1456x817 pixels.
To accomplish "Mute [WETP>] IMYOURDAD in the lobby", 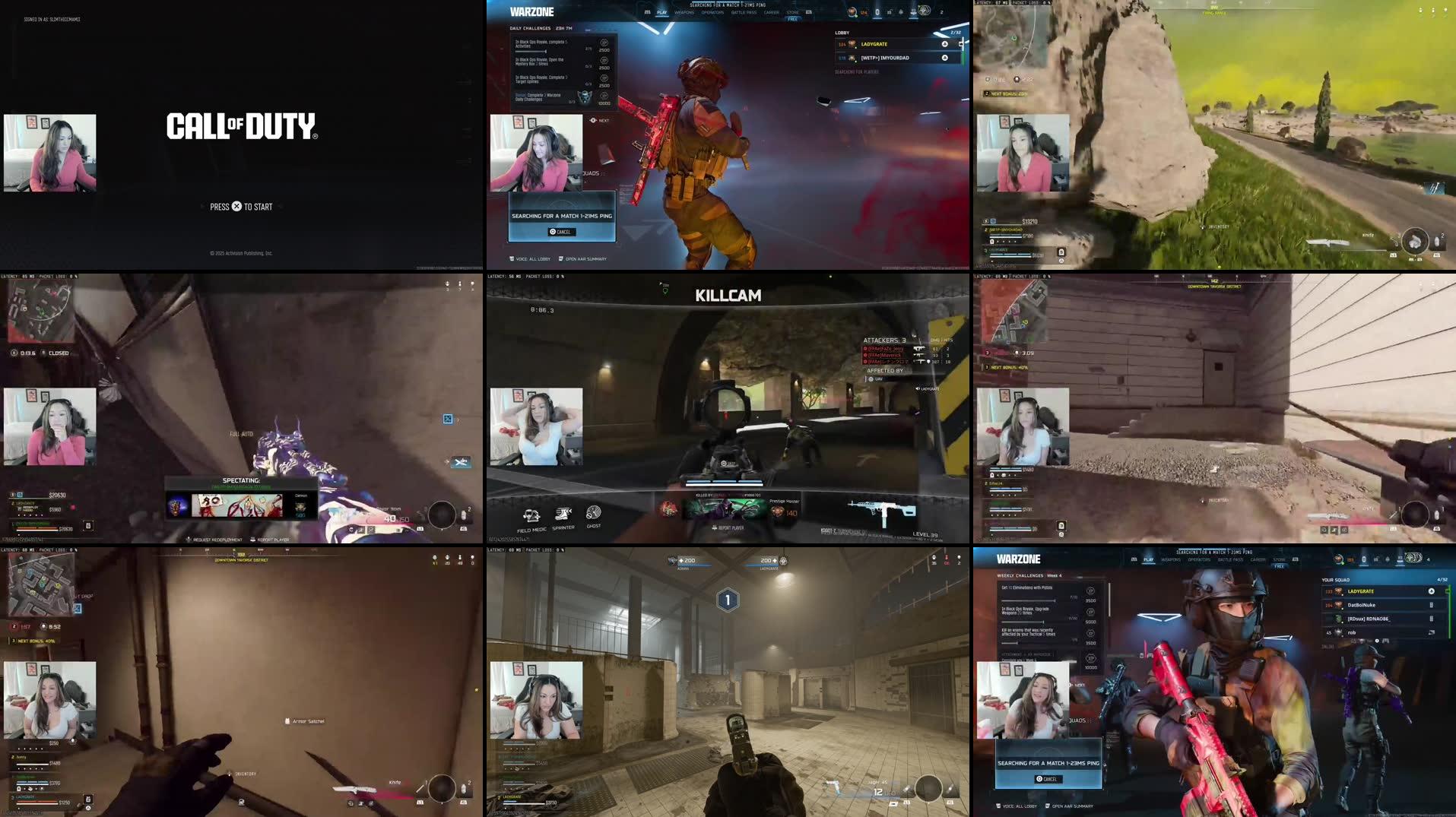I will coord(944,57).
